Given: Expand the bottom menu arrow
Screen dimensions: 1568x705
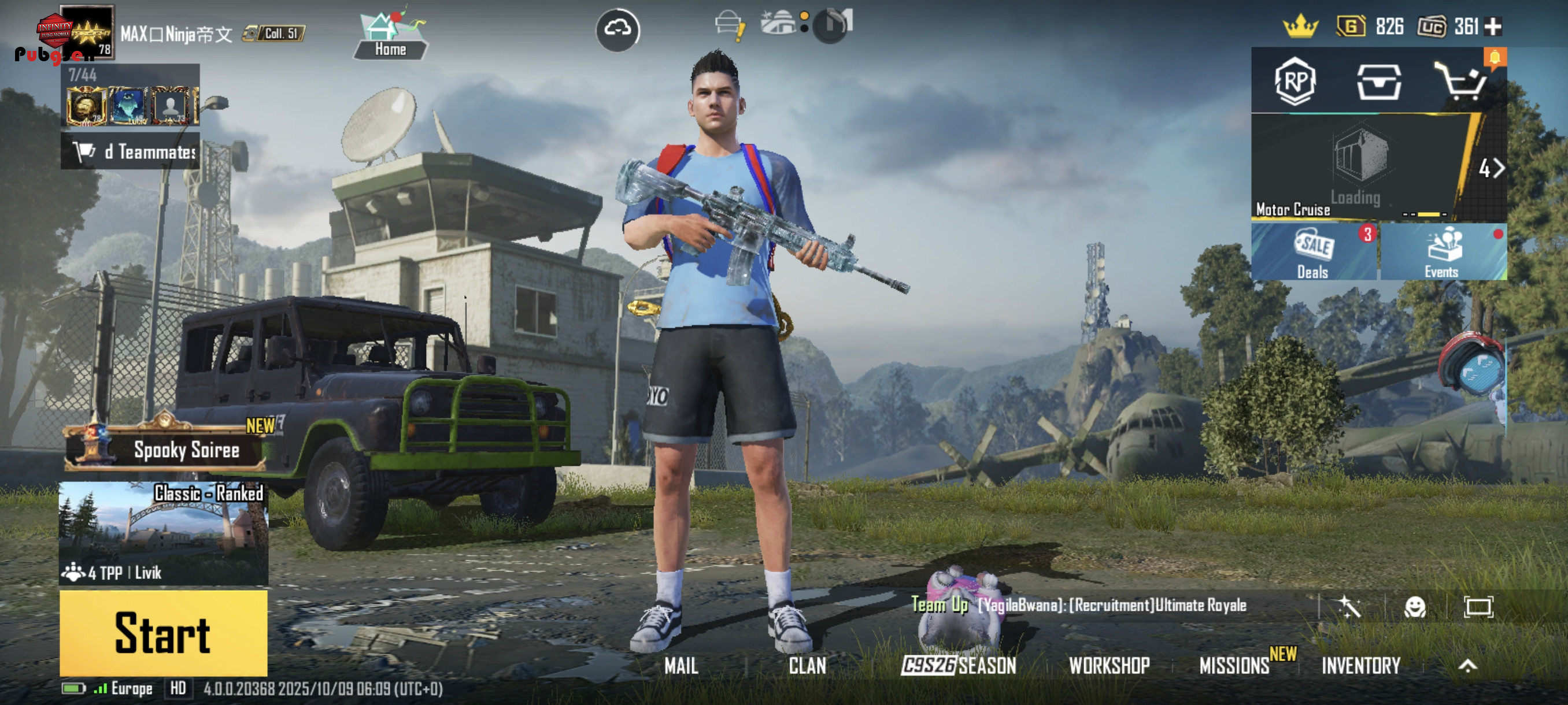Looking at the screenshot, I should [x=1467, y=666].
